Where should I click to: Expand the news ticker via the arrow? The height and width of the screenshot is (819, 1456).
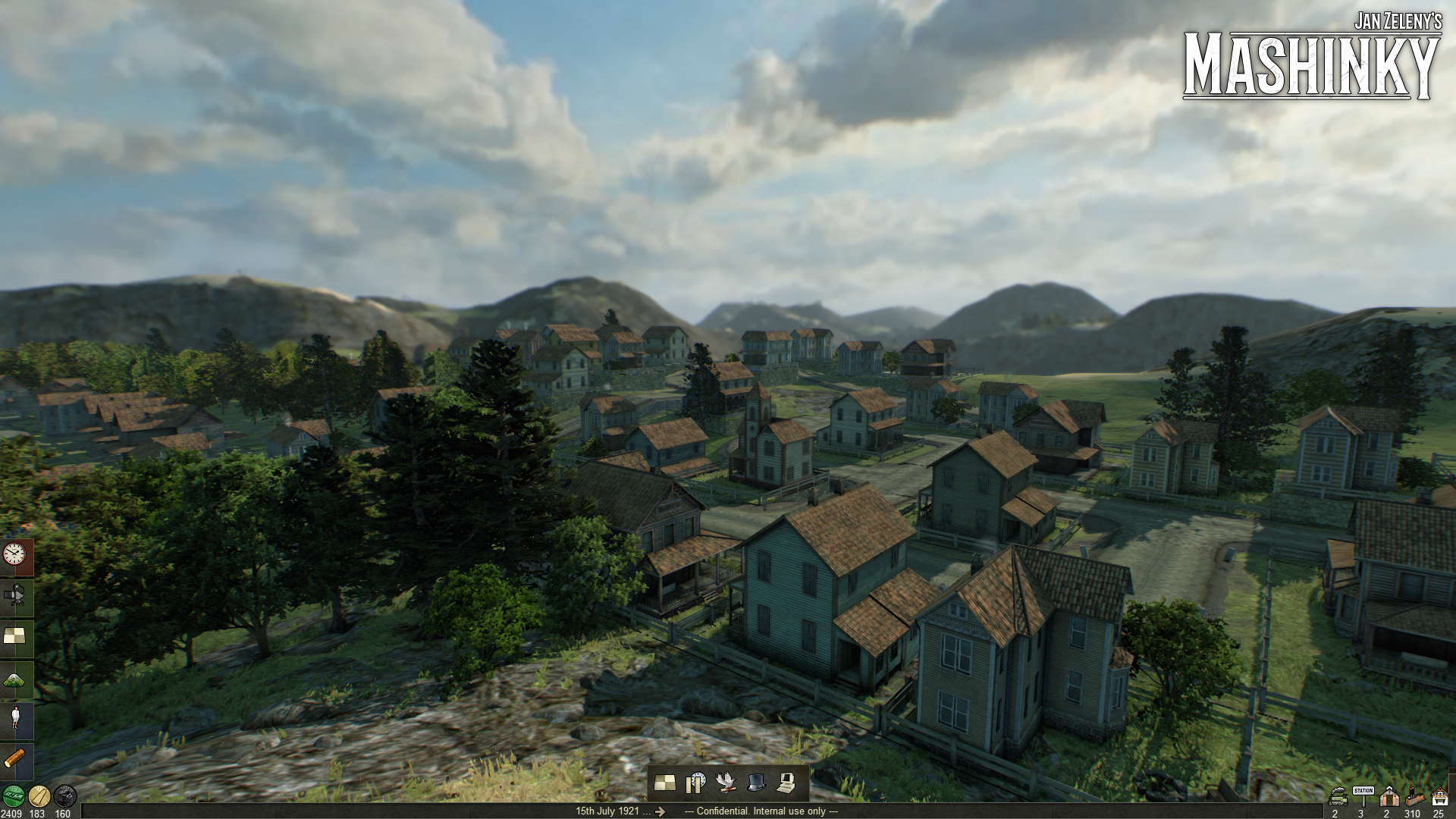pyautogui.click(x=660, y=811)
